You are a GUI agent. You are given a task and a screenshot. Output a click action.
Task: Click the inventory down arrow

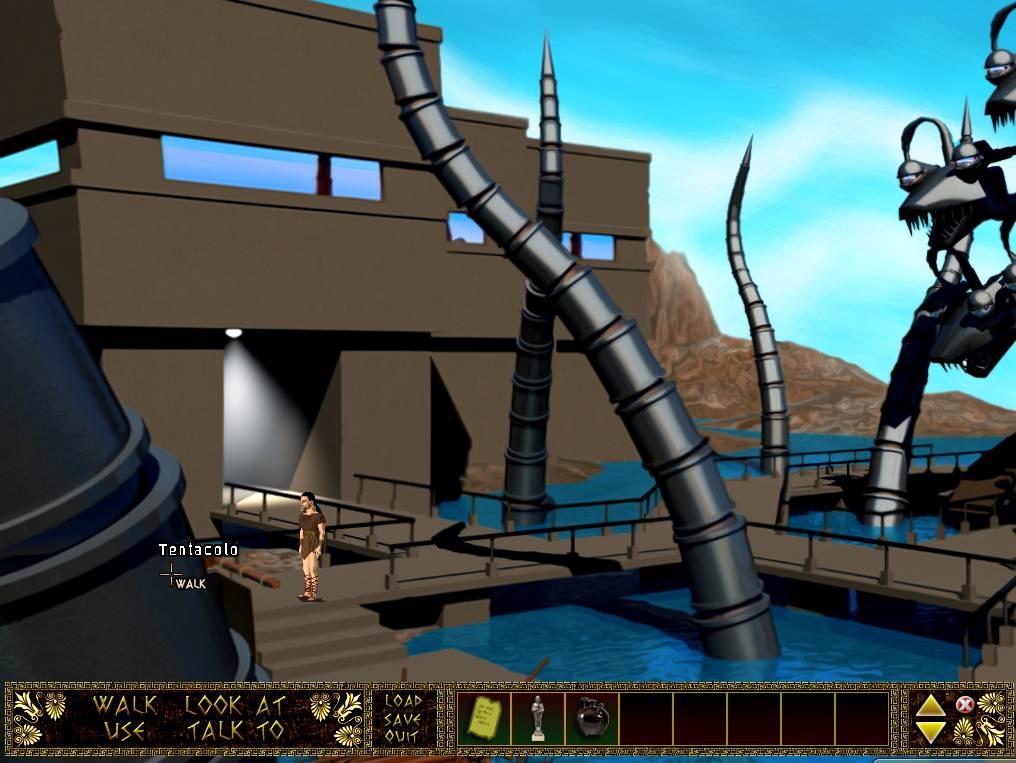[931, 731]
